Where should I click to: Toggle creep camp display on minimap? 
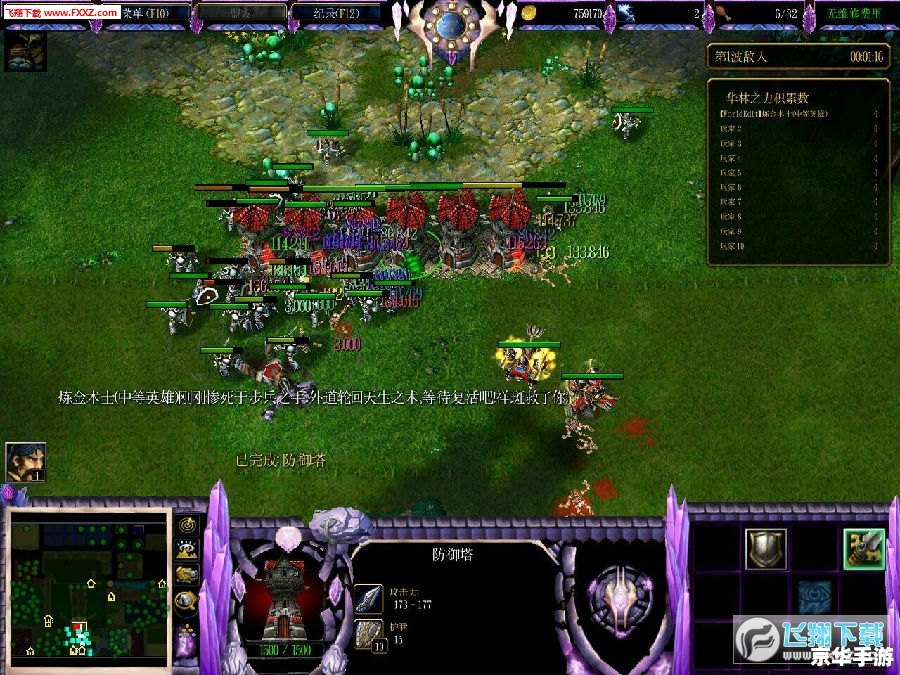(x=187, y=599)
